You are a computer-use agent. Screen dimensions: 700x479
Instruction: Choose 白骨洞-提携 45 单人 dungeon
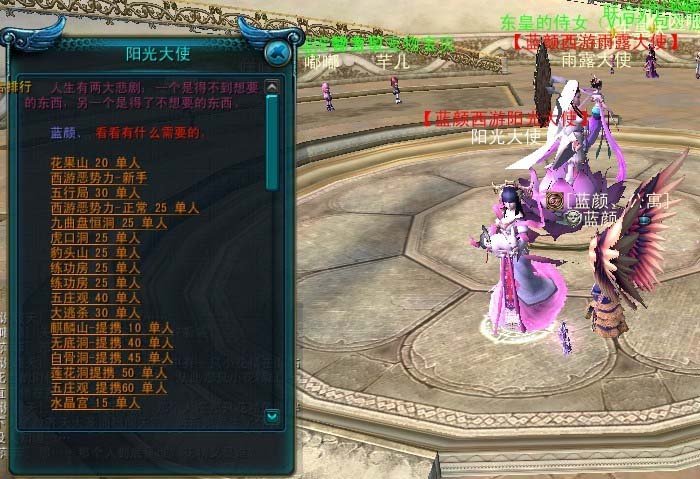(110, 358)
